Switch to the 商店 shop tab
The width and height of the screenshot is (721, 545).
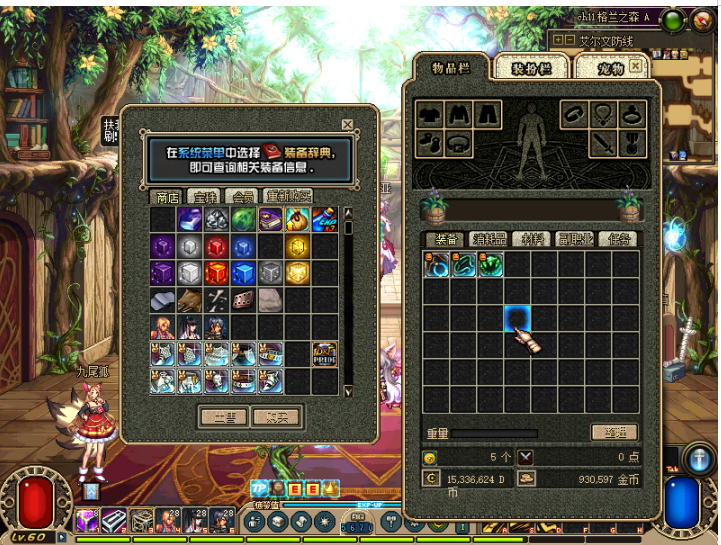tap(168, 196)
